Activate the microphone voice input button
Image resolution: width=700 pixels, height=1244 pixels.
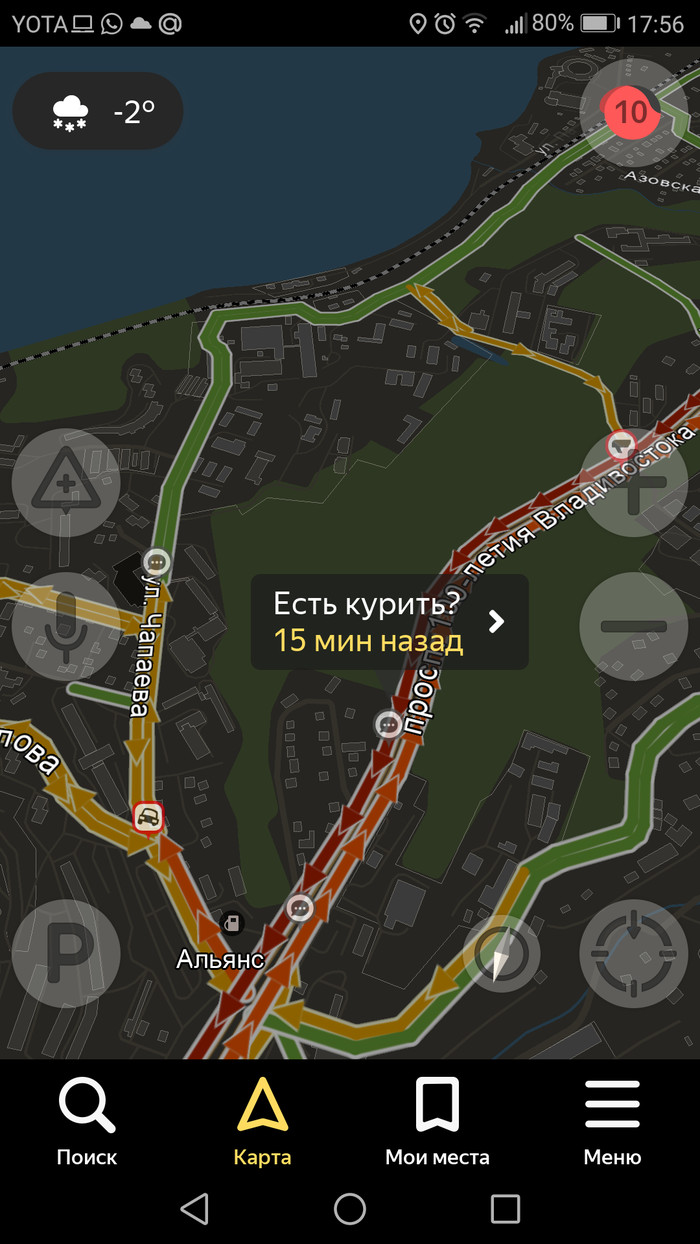66,626
